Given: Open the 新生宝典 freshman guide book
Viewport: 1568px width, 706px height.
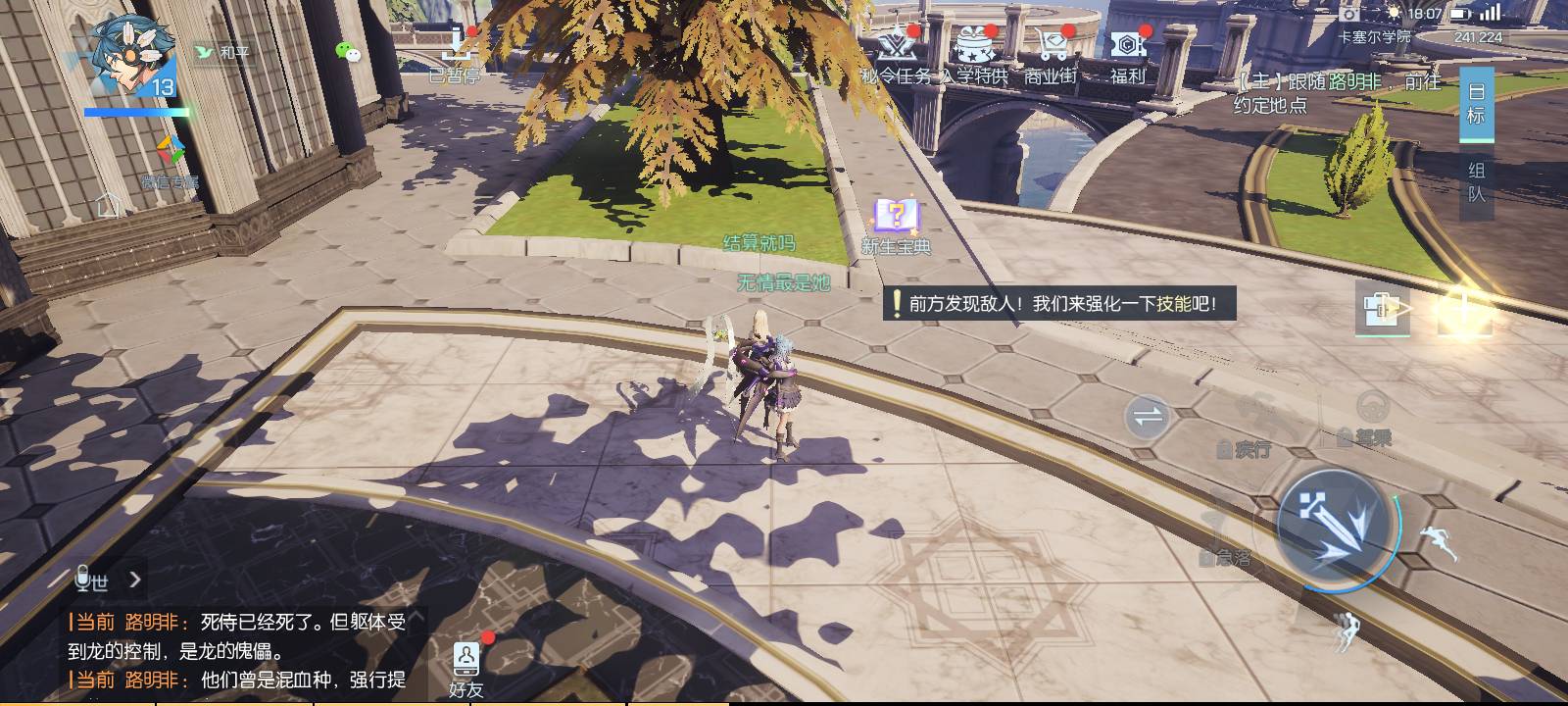Looking at the screenshot, I should click(895, 226).
